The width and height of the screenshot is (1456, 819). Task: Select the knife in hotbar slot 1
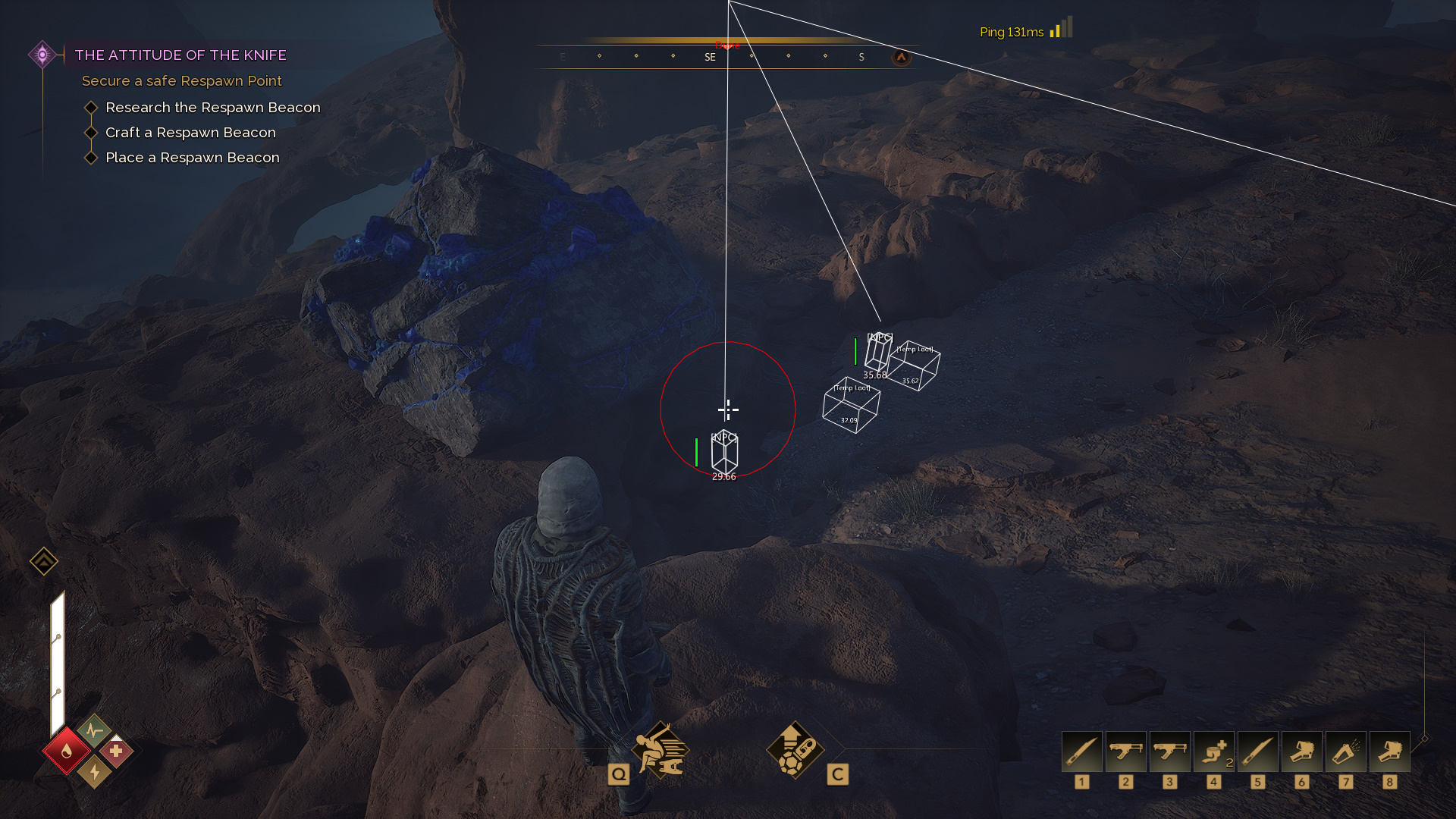pos(1081,752)
